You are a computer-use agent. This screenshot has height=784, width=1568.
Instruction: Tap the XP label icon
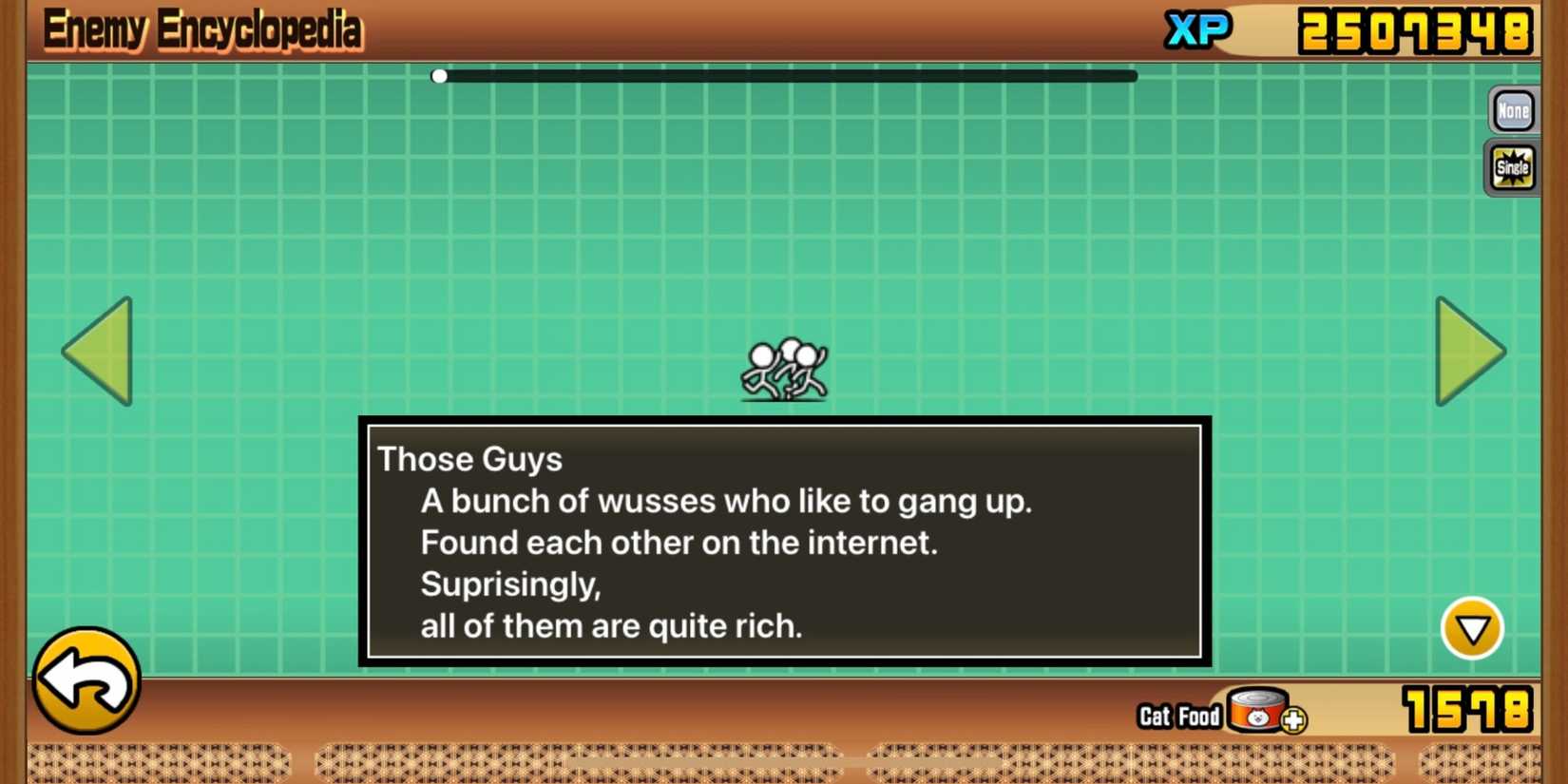pyautogui.click(x=1195, y=31)
